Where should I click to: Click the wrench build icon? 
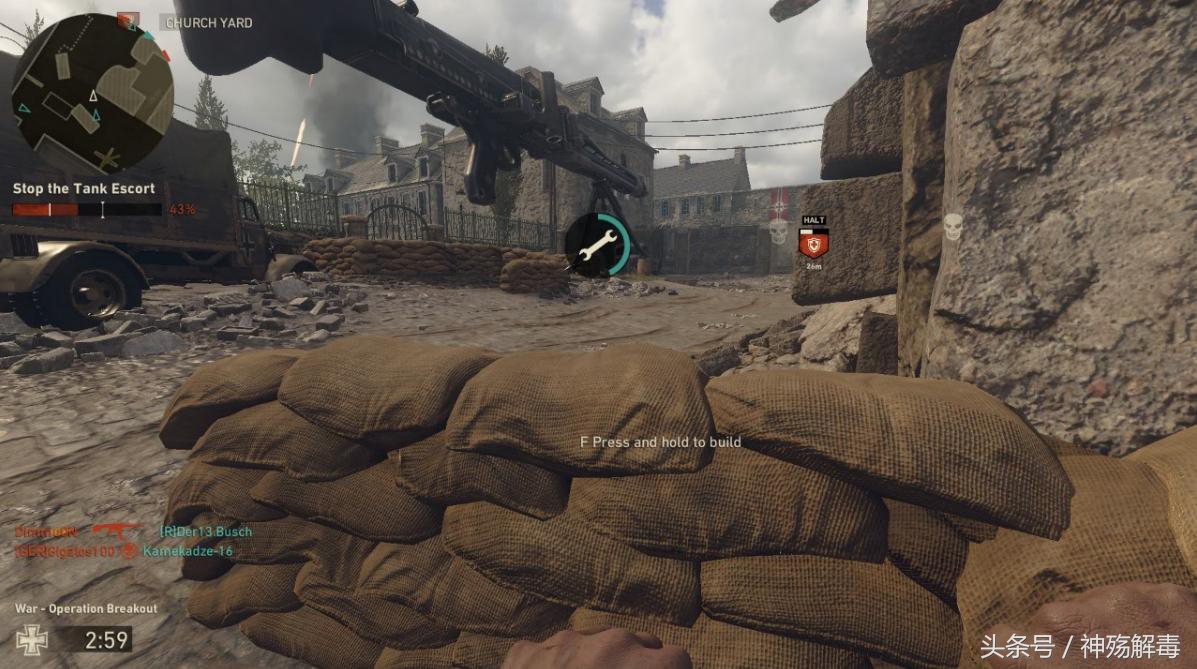click(x=597, y=245)
